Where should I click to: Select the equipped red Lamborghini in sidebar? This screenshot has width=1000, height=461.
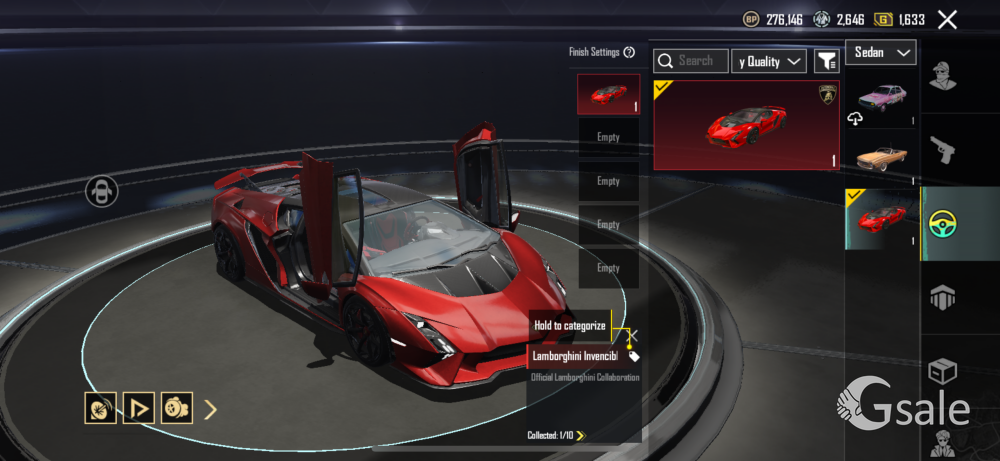pyautogui.click(x=881, y=218)
